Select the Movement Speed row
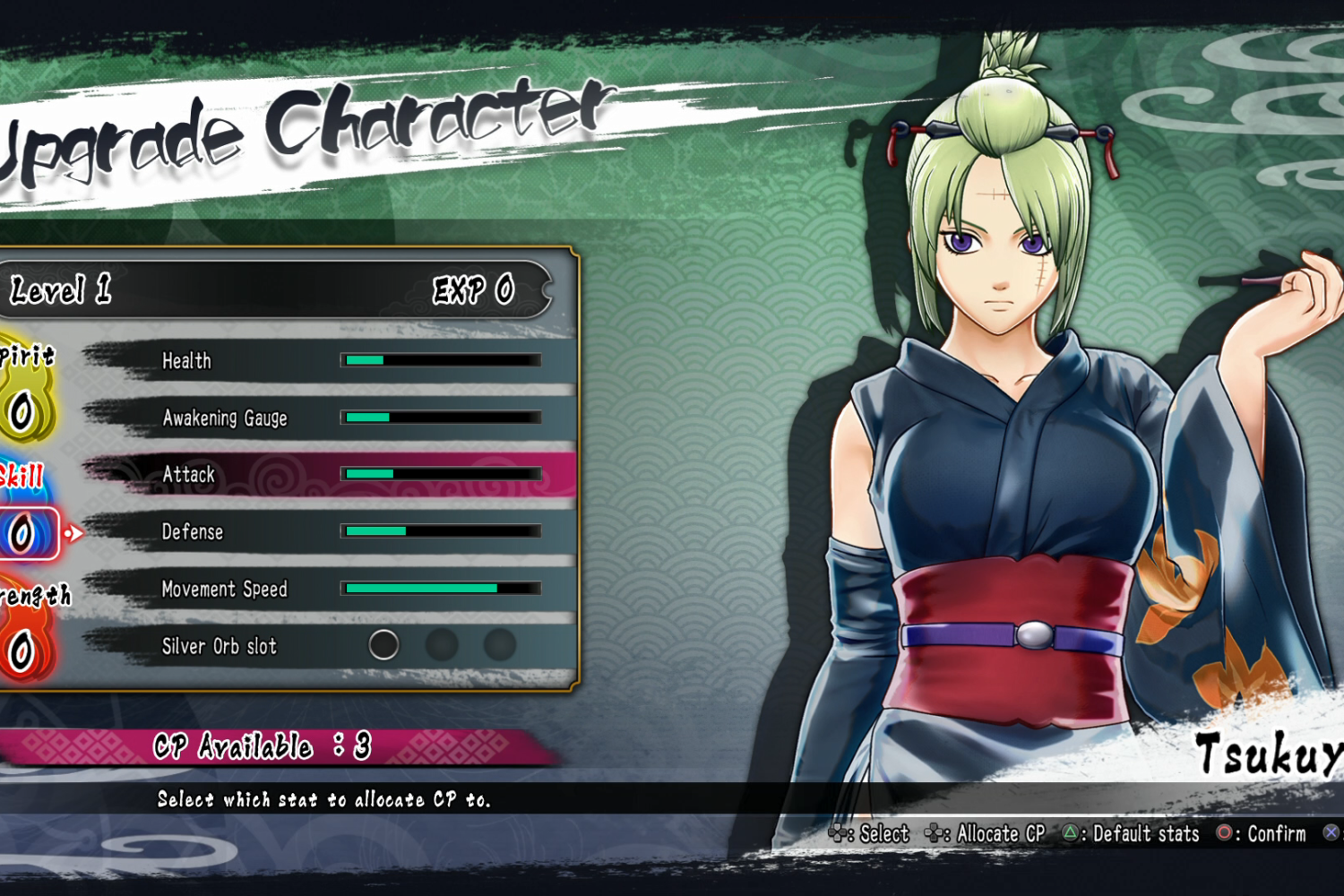The image size is (1344, 896). click(x=332, y=589)
